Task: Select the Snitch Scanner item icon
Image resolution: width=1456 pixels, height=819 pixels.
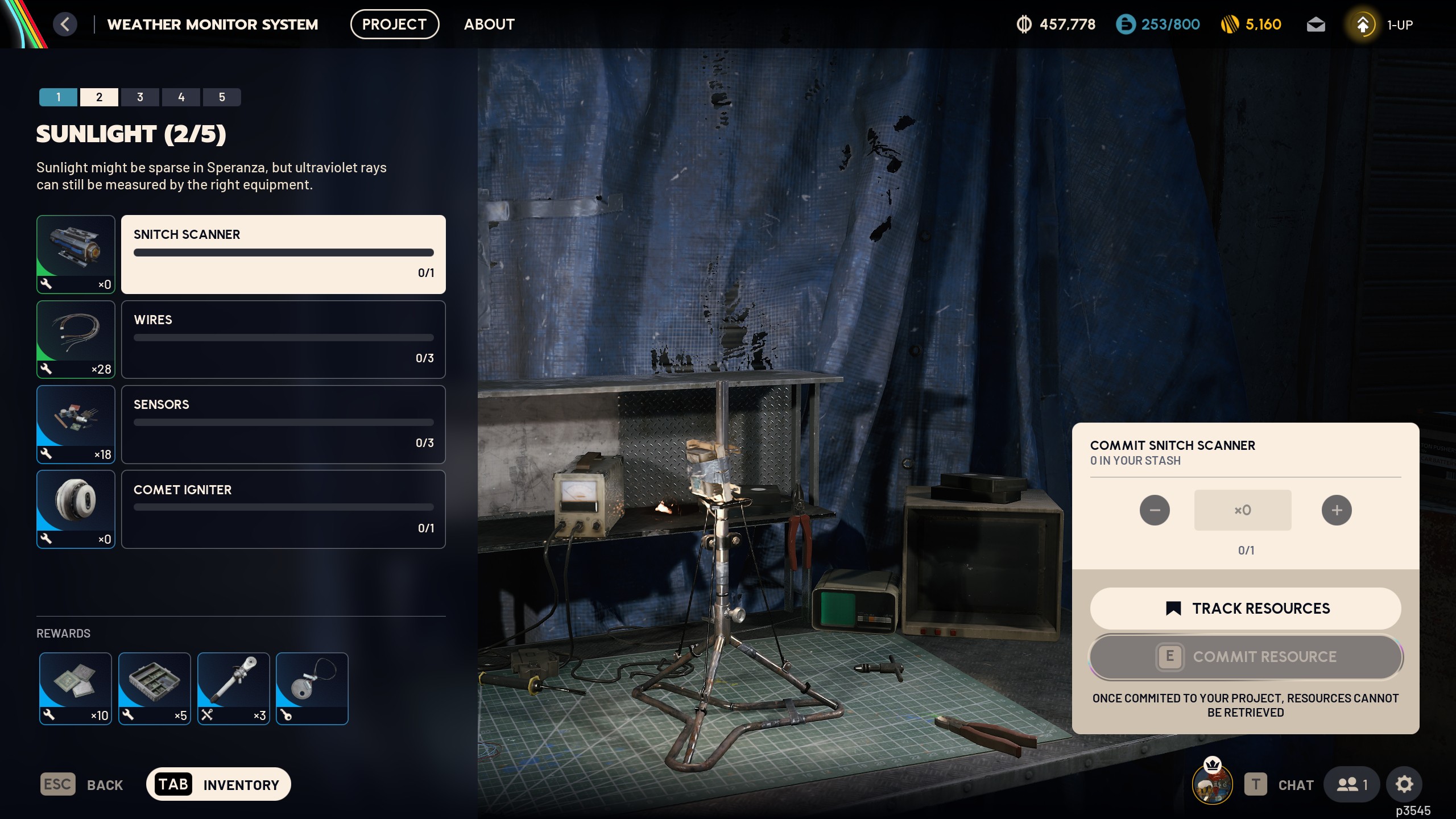Action: click(x=76, y=254)
